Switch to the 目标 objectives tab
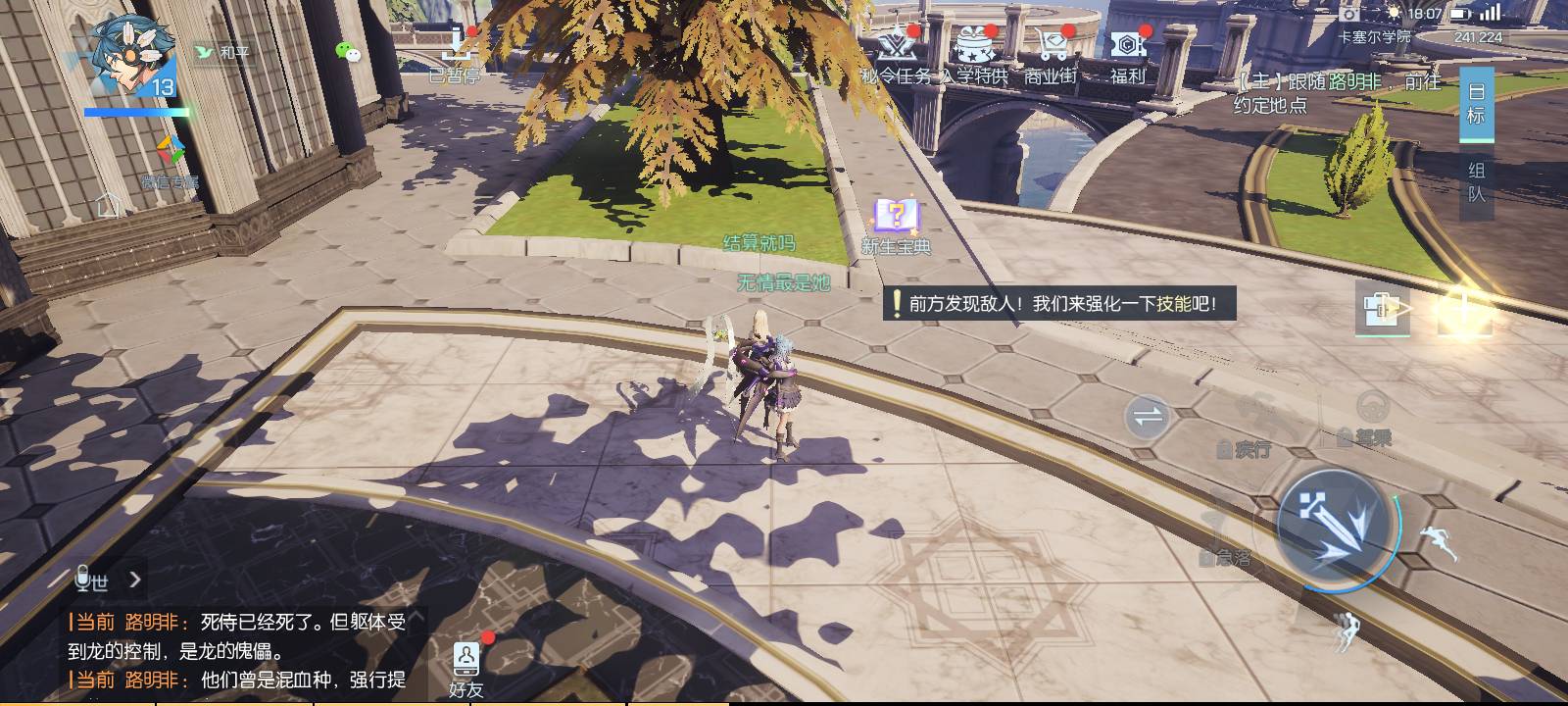This screenshot has height=706, width=1568. click(x=1476, y=104)
